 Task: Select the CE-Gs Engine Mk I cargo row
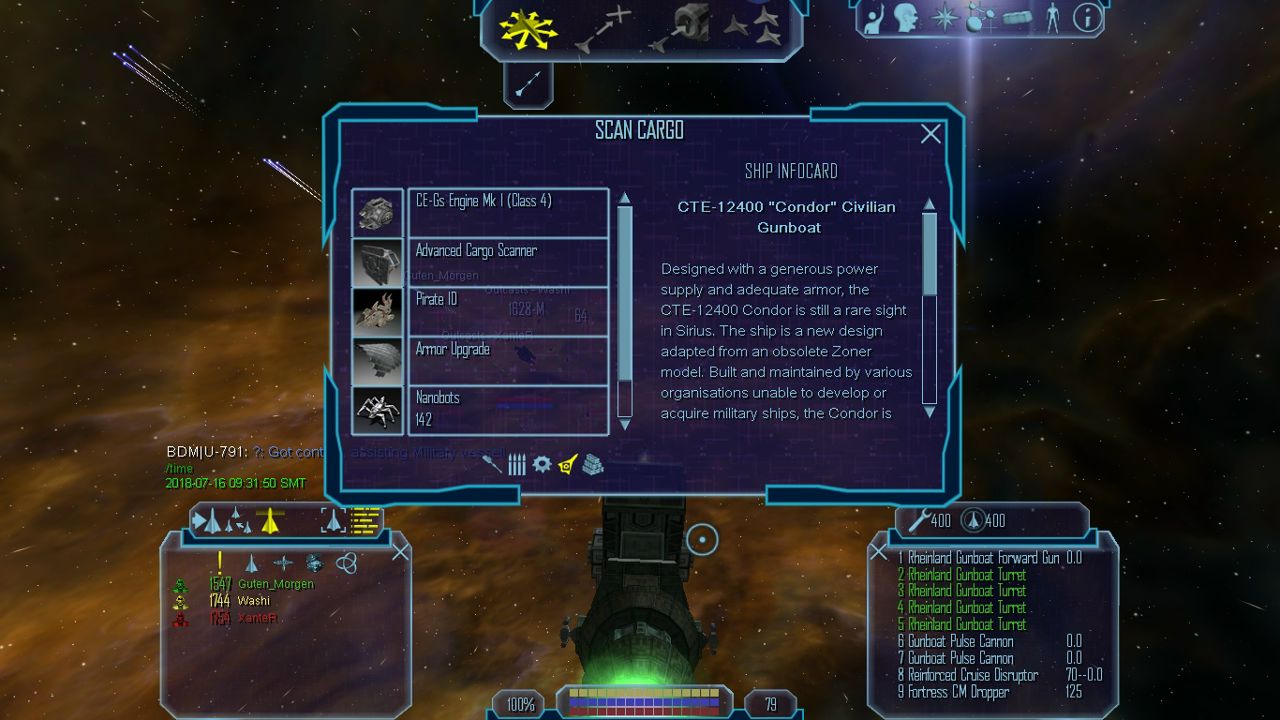click(508, 212)
